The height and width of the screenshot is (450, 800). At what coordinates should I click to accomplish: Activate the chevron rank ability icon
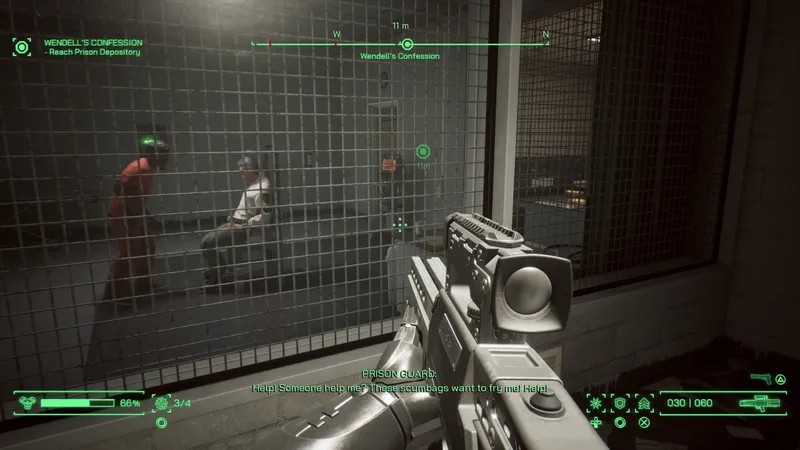(644, 402)
